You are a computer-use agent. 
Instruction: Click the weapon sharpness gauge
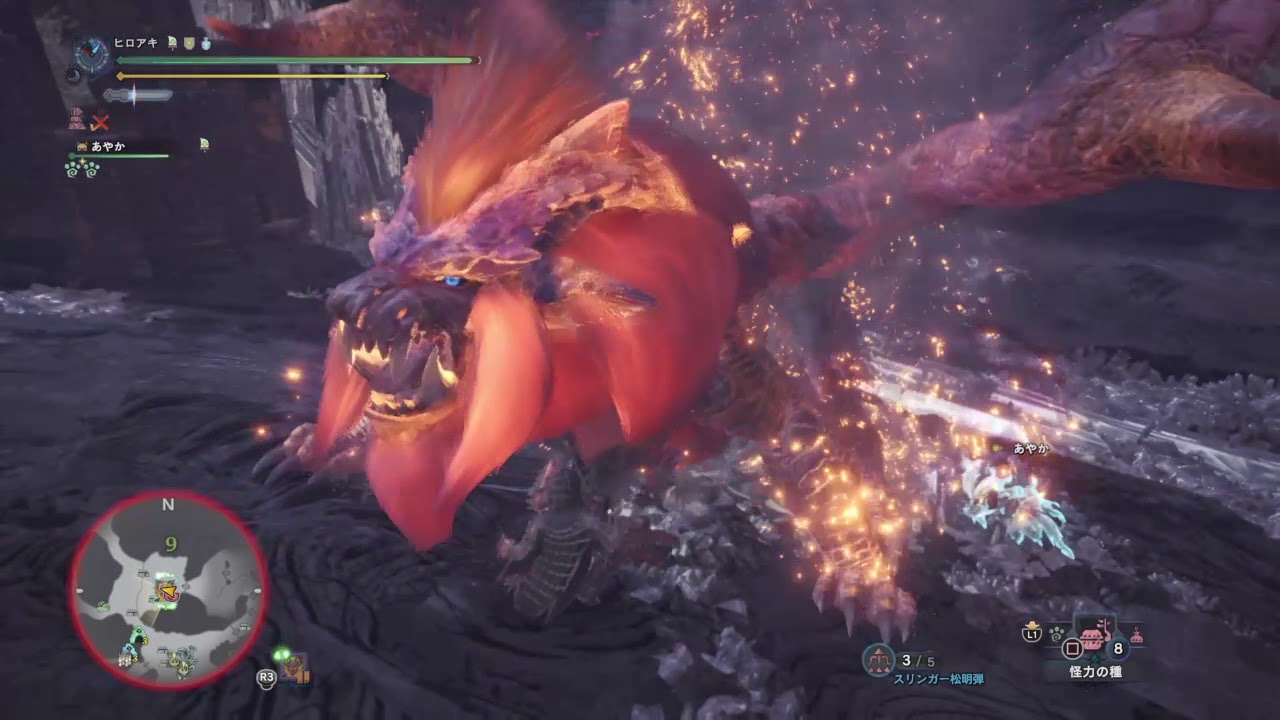click(x=138, y=95)
